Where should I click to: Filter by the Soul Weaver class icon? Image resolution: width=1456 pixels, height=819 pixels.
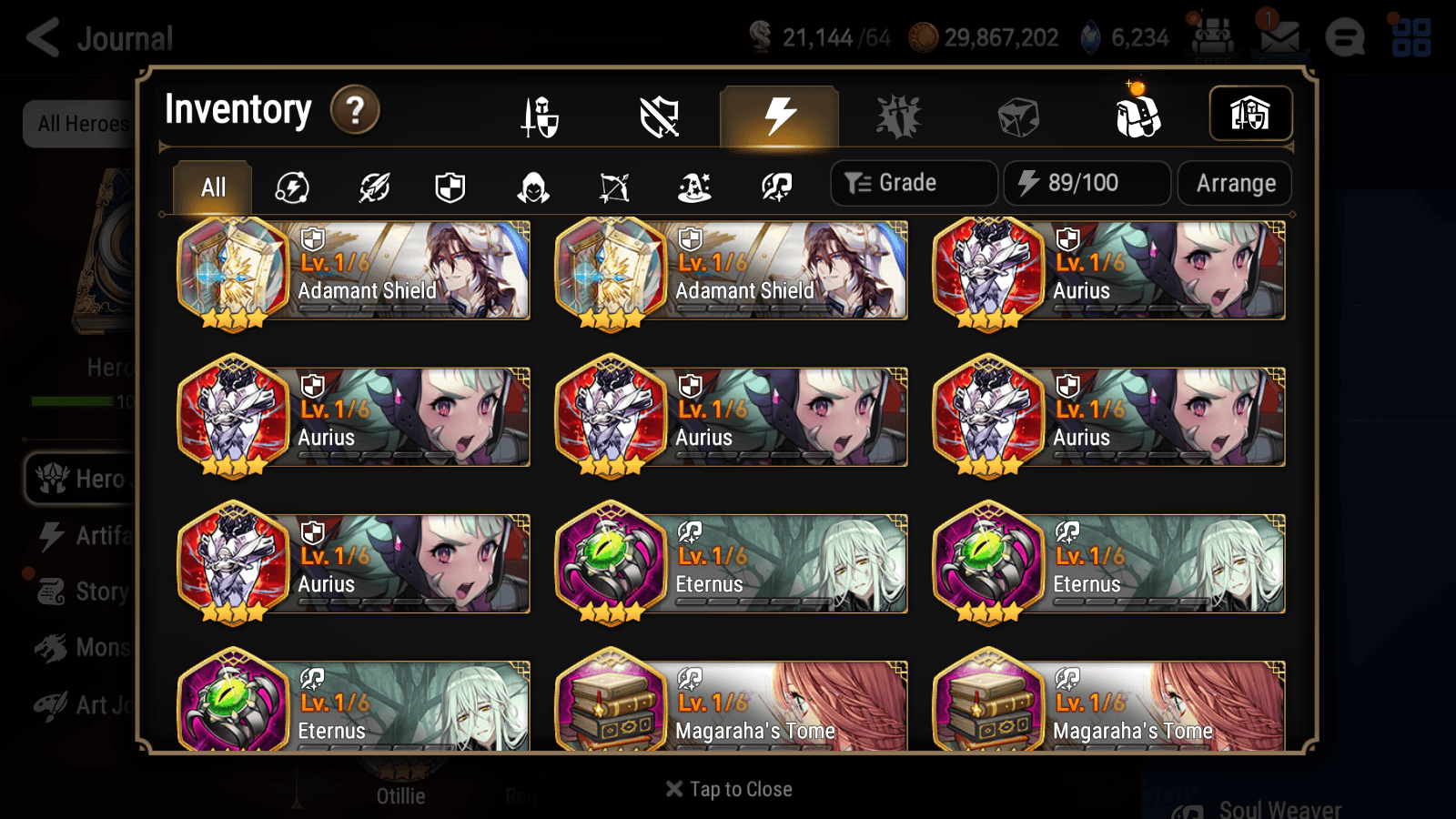[774, 187]
